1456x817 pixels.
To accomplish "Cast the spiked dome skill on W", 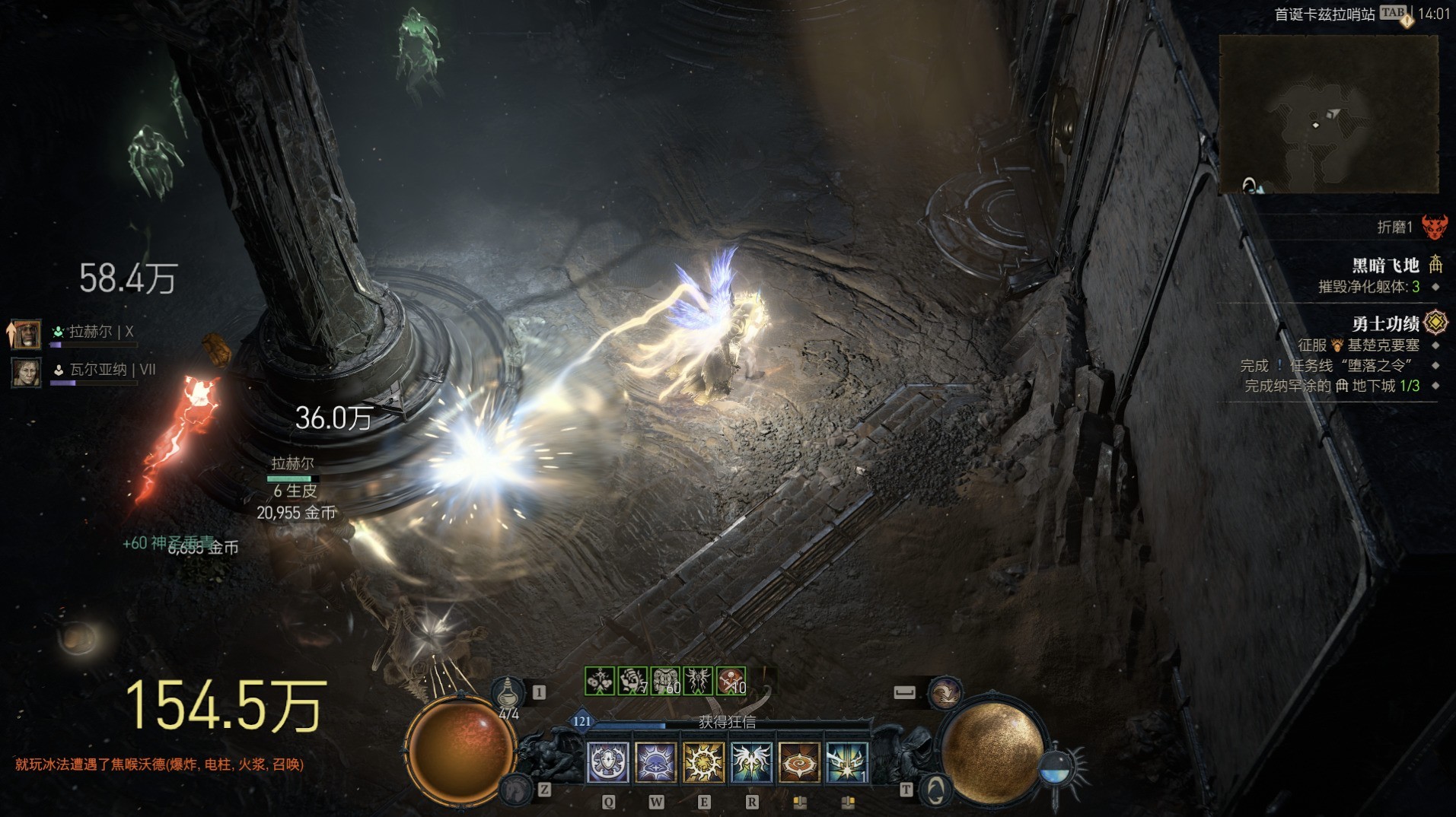I will (656, 762).
